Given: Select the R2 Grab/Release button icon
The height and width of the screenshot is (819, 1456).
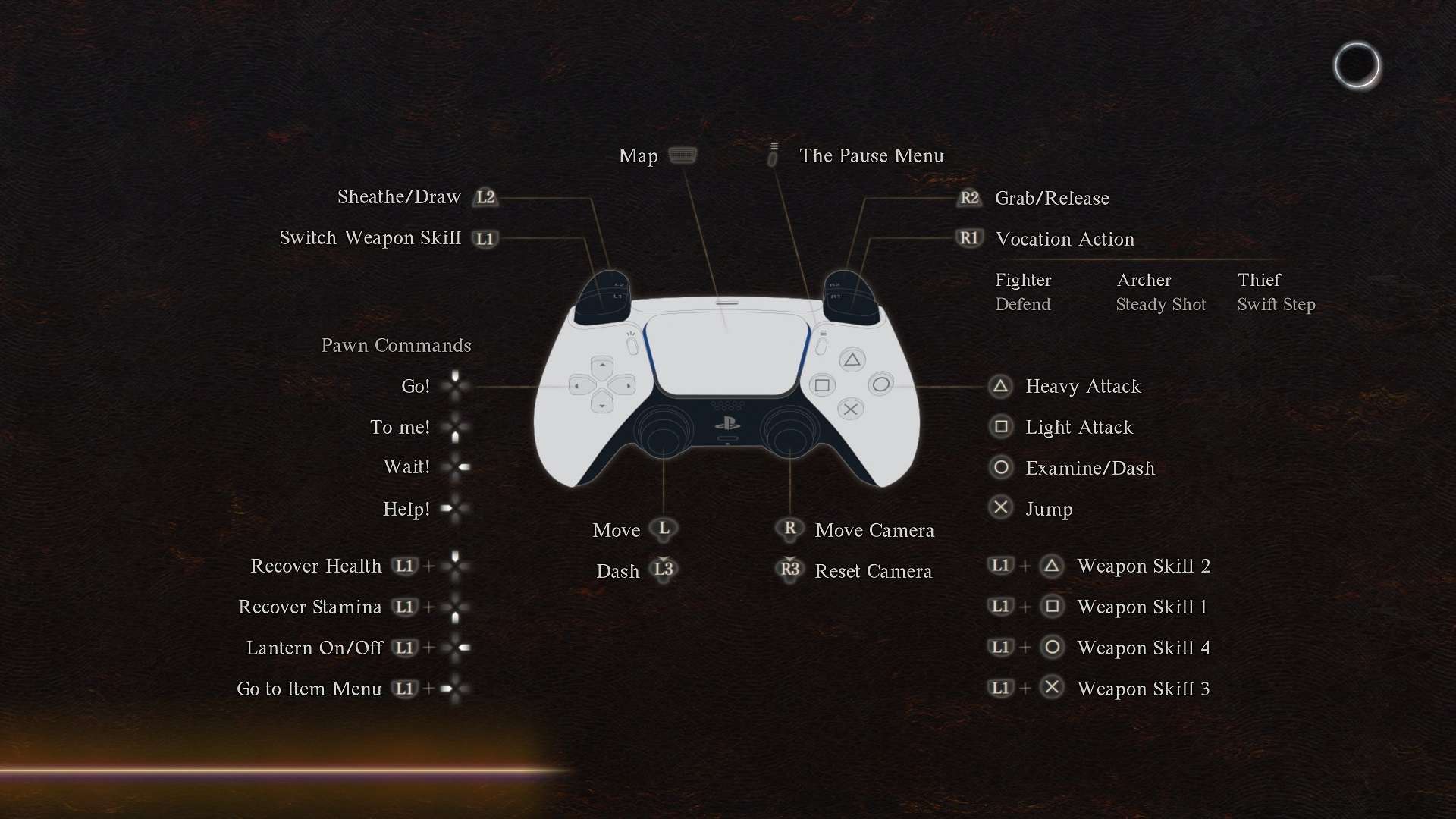Looking at the screenshot, I should click(x=969, y=198).
